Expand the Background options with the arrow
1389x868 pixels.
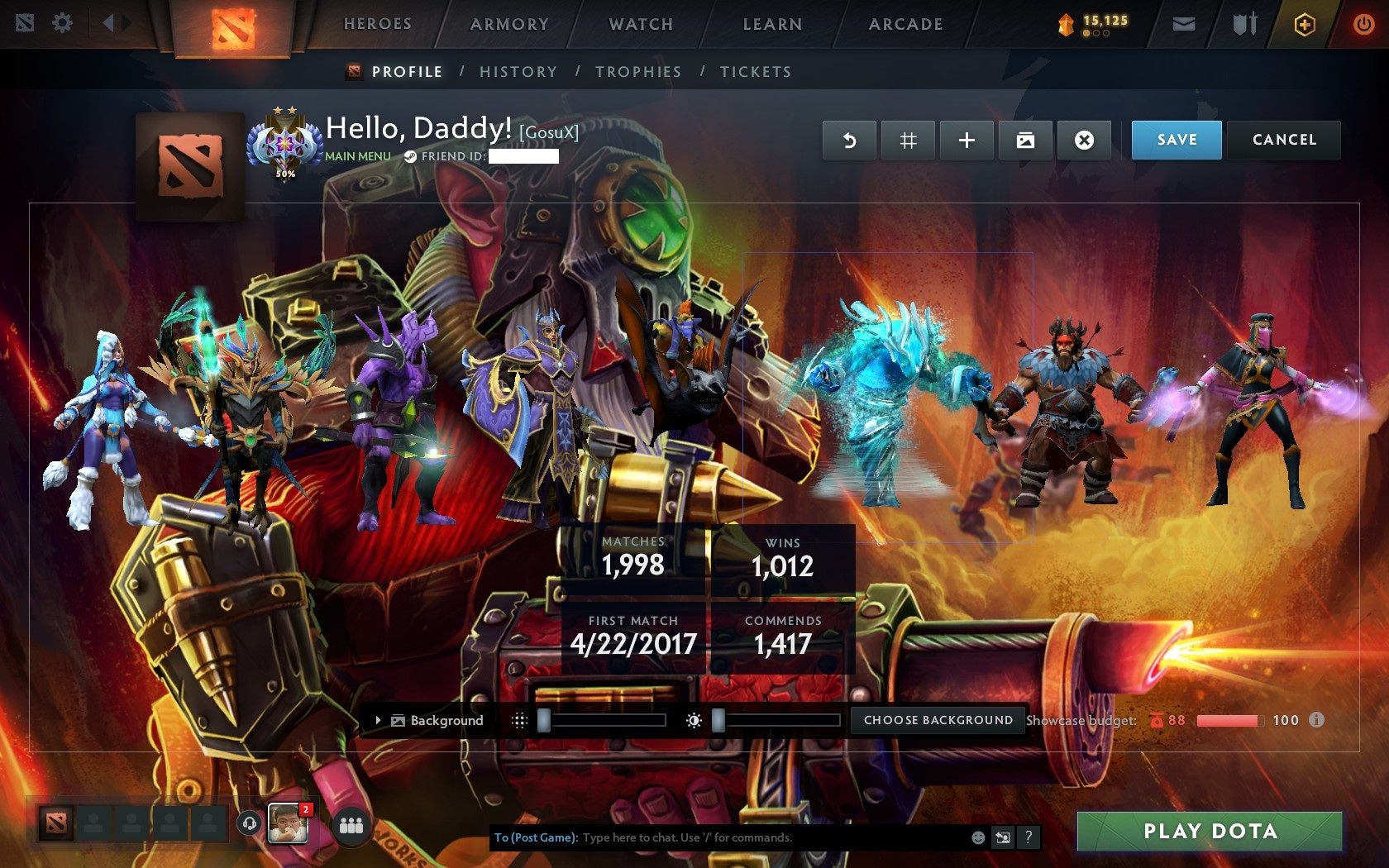click(379, 720)
